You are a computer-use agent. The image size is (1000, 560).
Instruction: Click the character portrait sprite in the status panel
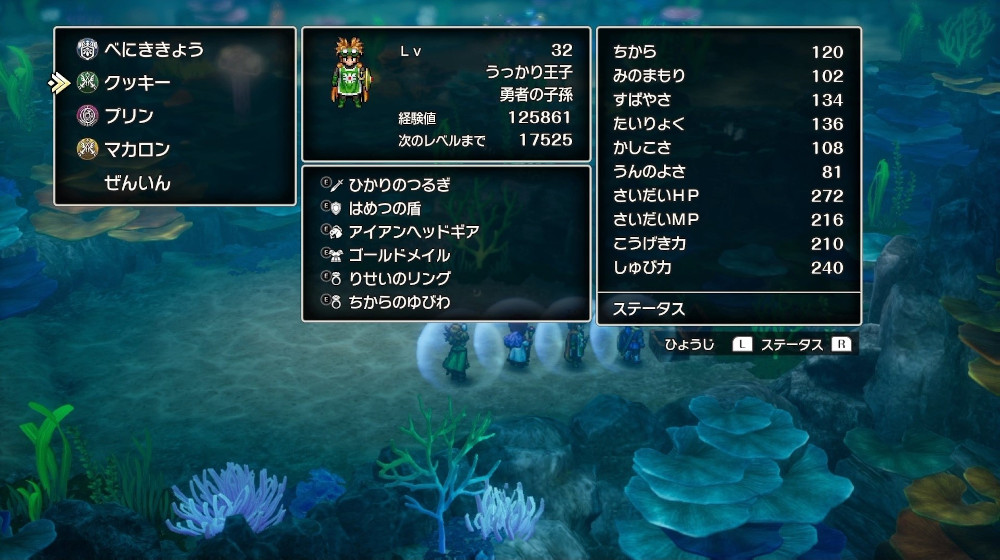click(350, 73)
